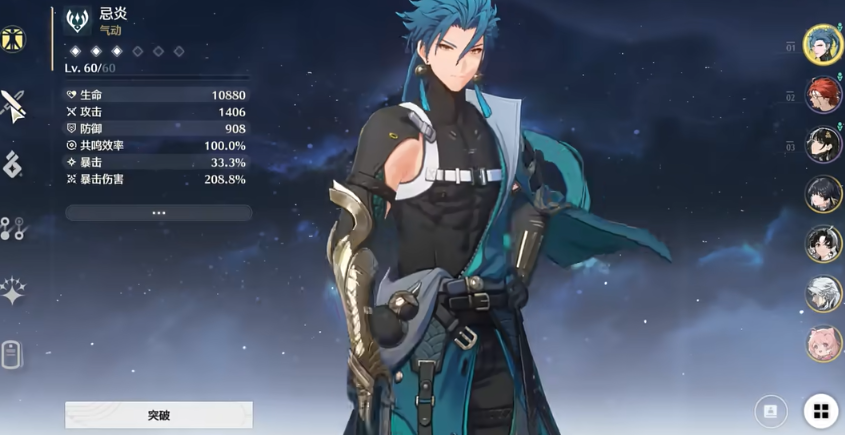
Task: Choose the dark-haired character portrait in slot 03
Action: [x=823, y=145]
